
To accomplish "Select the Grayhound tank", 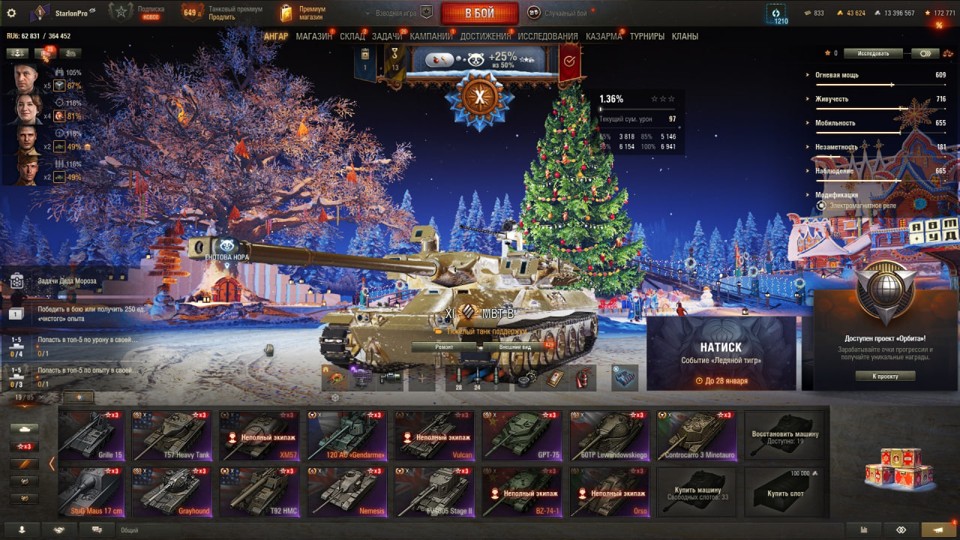I will point(178,491).
